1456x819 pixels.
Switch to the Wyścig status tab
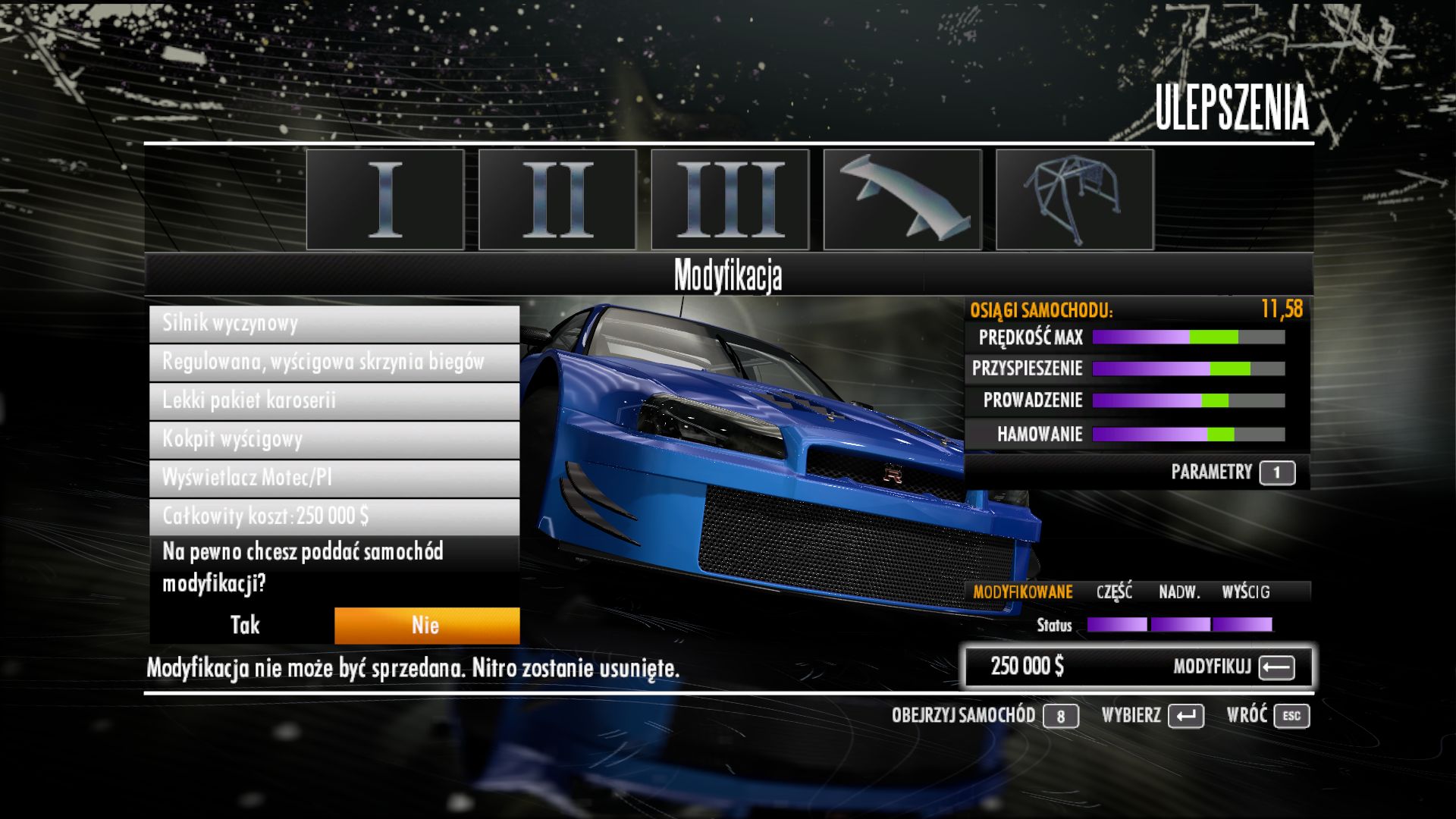[x=1245, y=592]
